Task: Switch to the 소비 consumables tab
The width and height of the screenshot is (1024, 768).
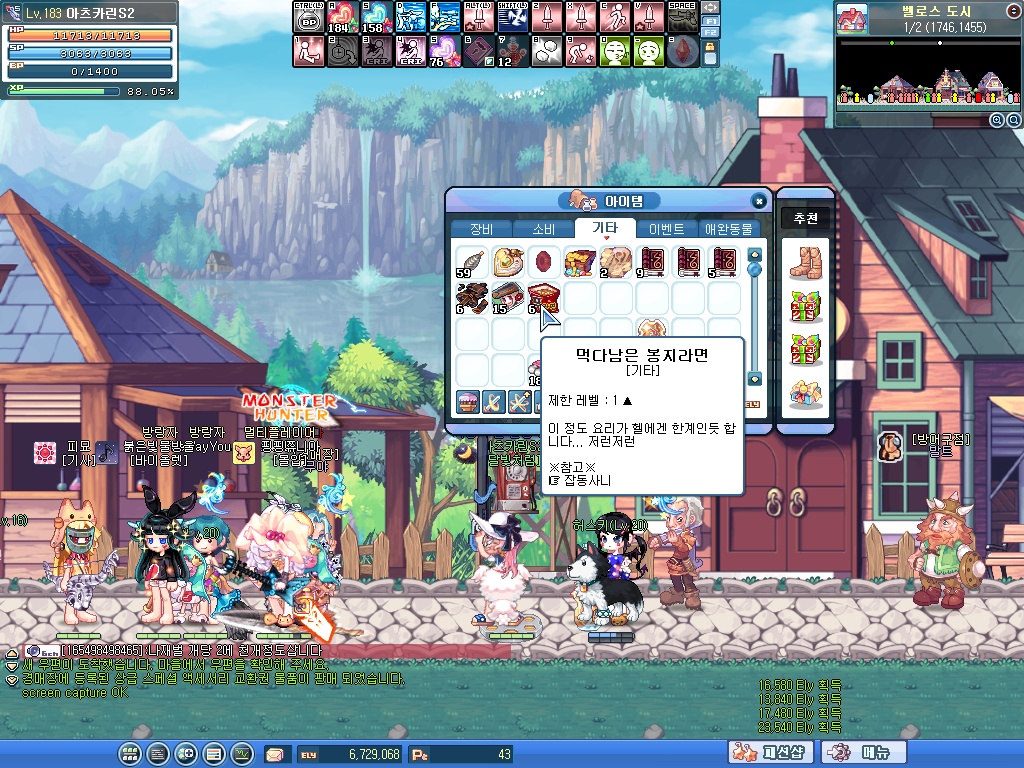Action: coord(543,229)
